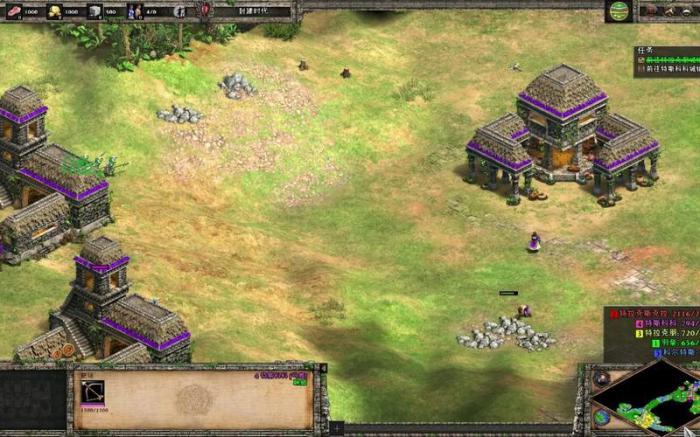This screenshot has width=700, height=437.
Task: Open the objectives panel labeled 任务
Action: [x=643, y=50]
